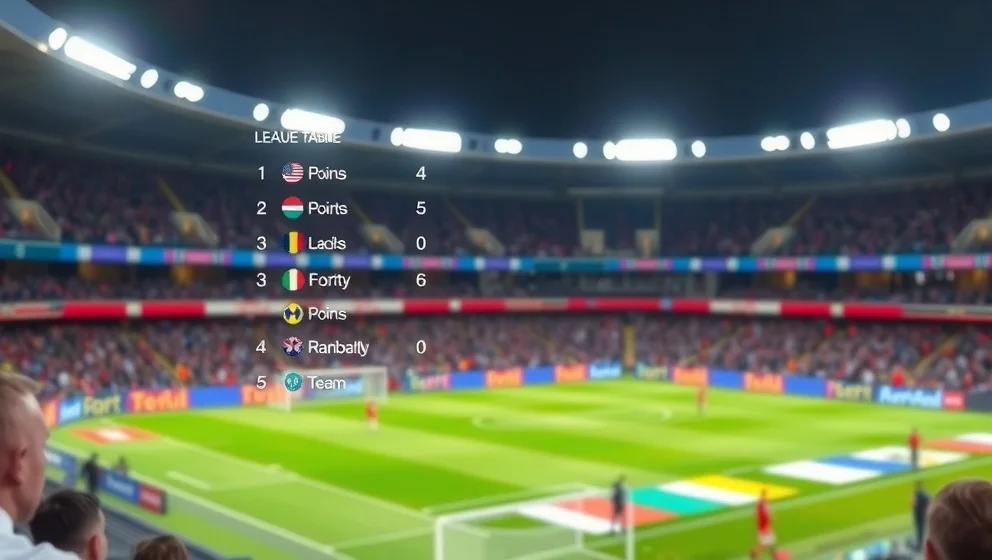Open the Ladls team row
Image resolution: width=992 pixels, height=560 pixels.
[327, 243]
